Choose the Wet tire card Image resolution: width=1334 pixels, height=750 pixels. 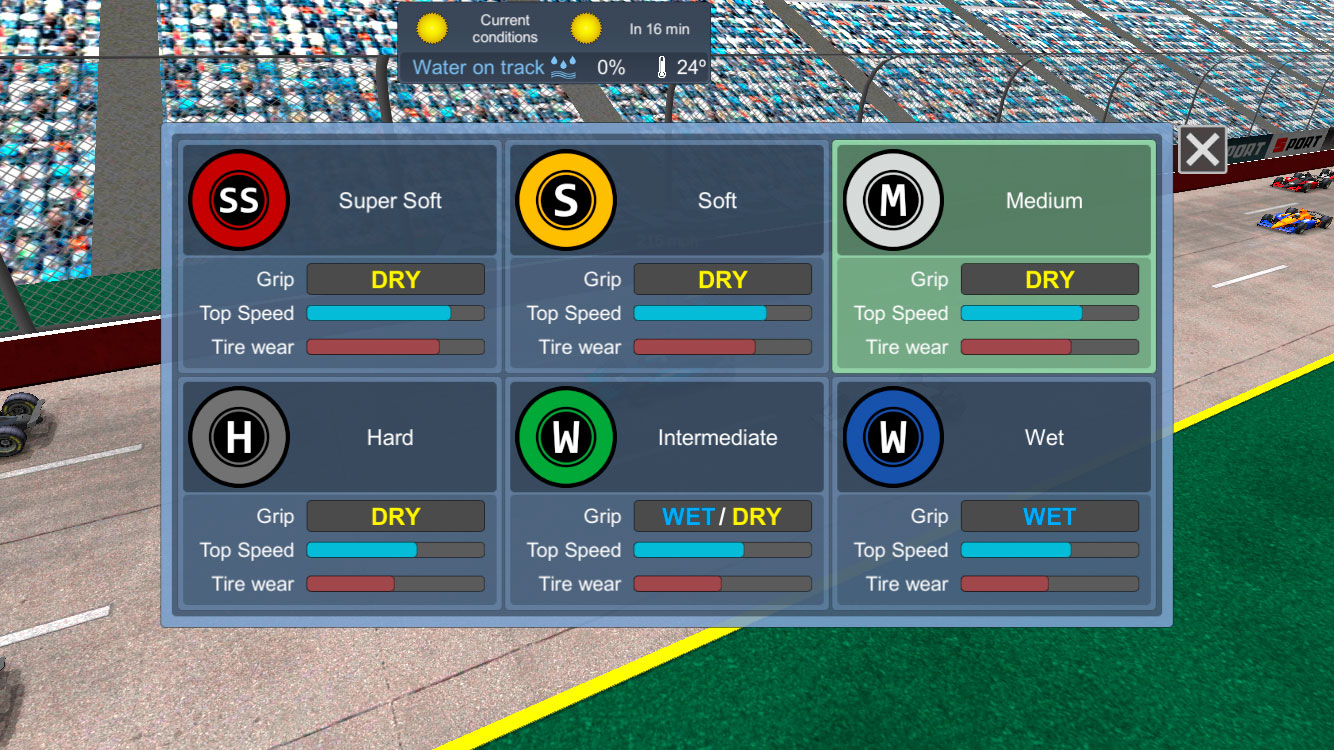click(x=994, y=493)
